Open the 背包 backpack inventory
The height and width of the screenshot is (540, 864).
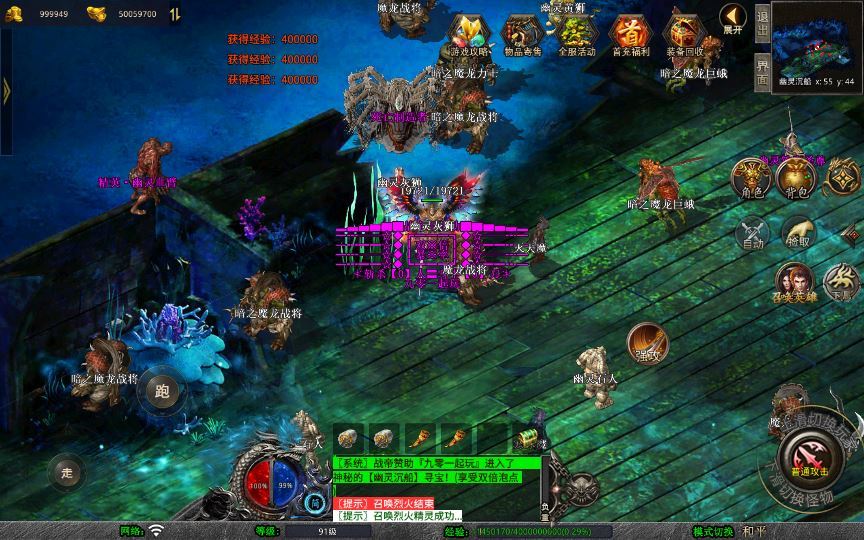(x=796, y=177)
